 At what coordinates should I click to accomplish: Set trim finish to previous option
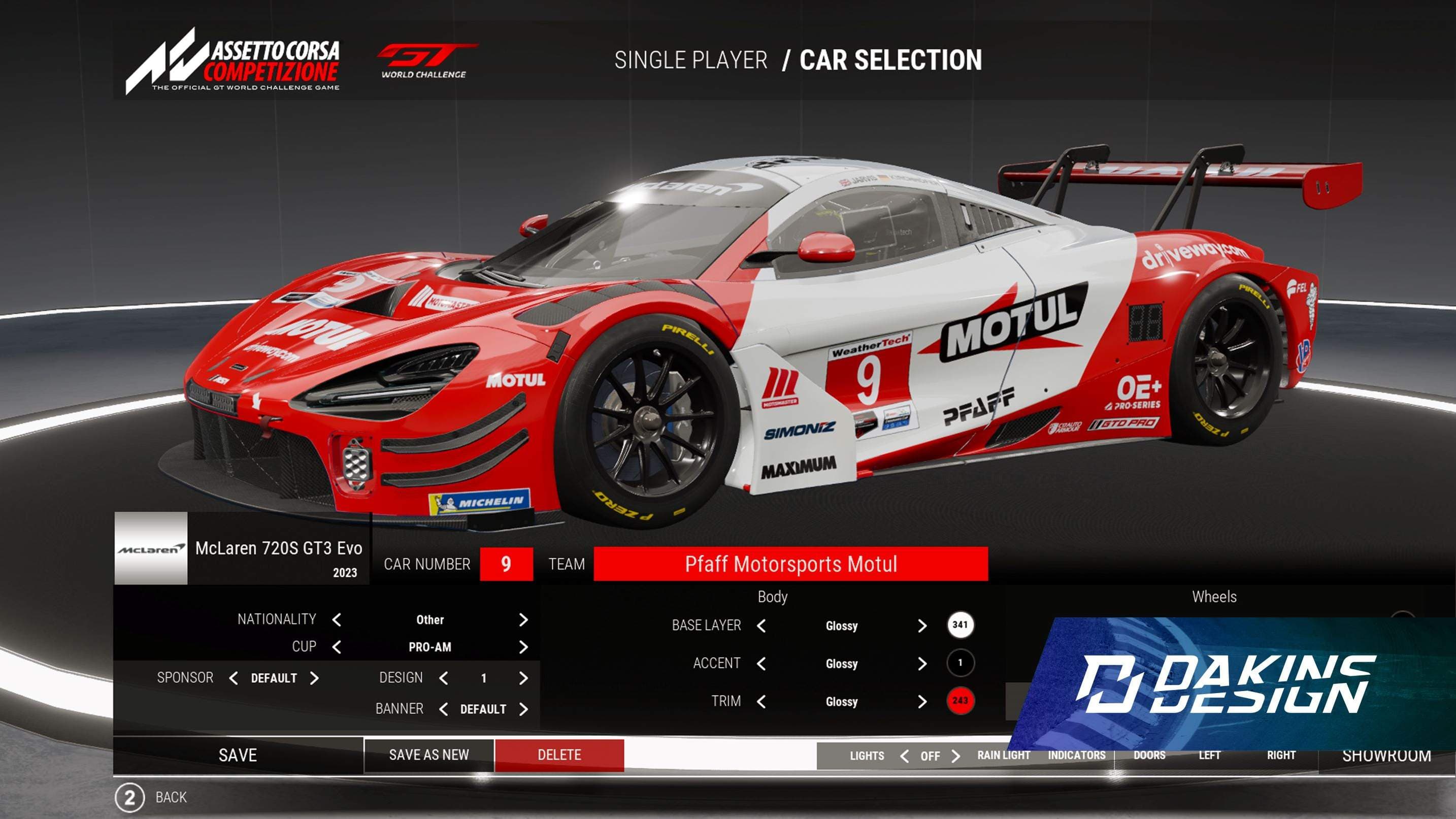pyautogui.click(x=762, y=701)
